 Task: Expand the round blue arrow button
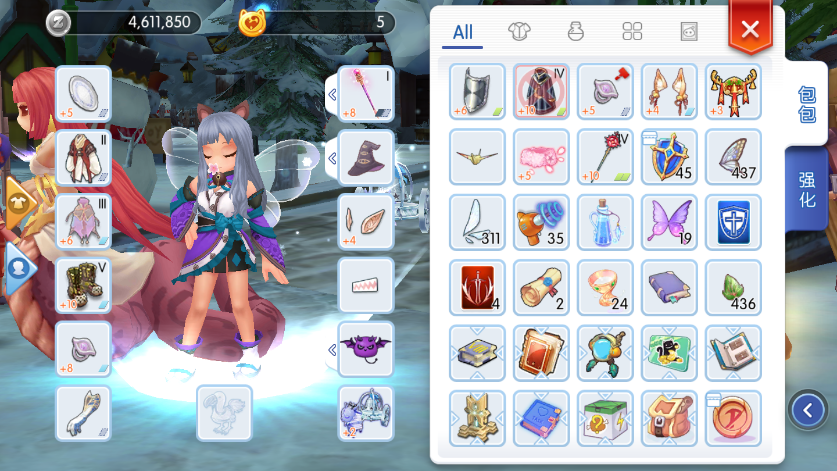(x=807, y=408)
